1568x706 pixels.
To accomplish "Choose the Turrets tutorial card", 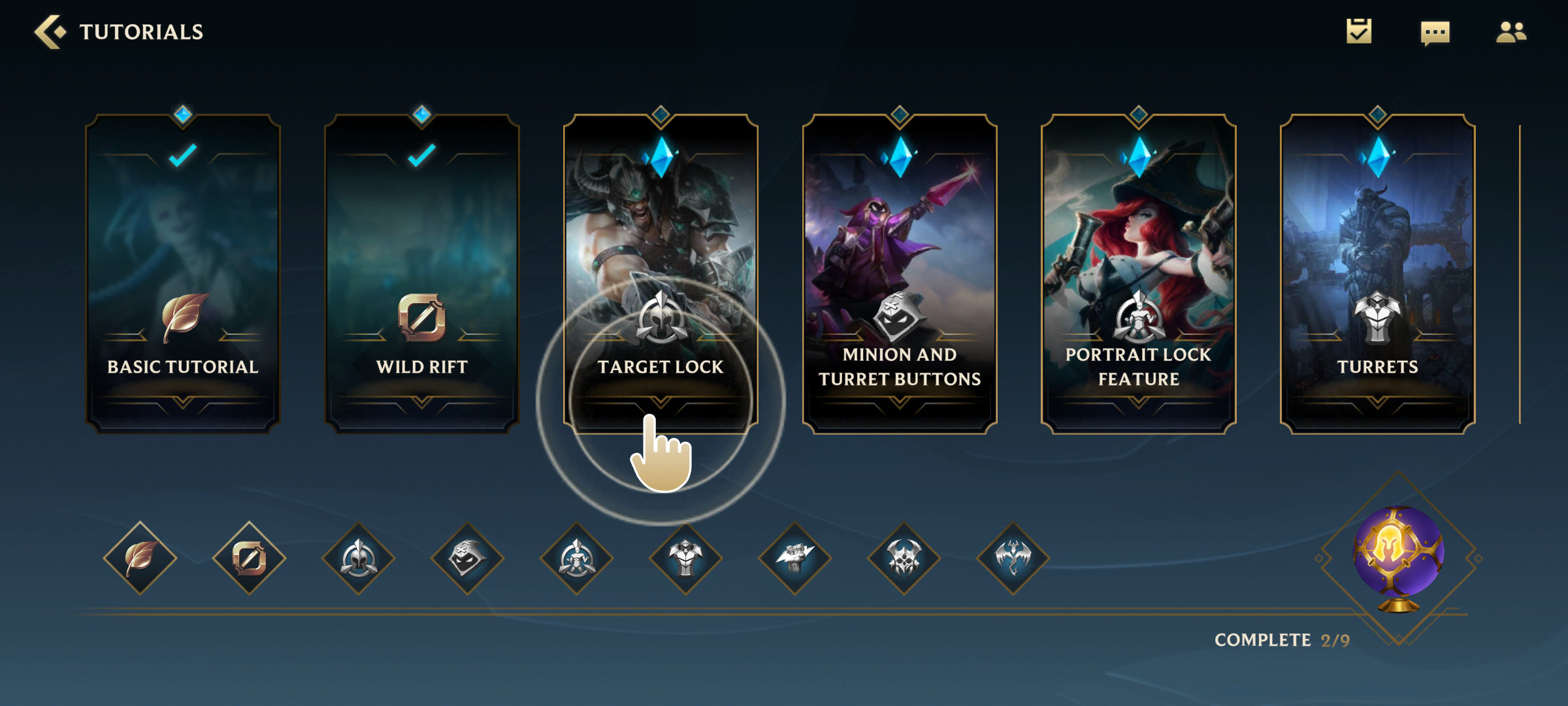I will click(1377, 275).
